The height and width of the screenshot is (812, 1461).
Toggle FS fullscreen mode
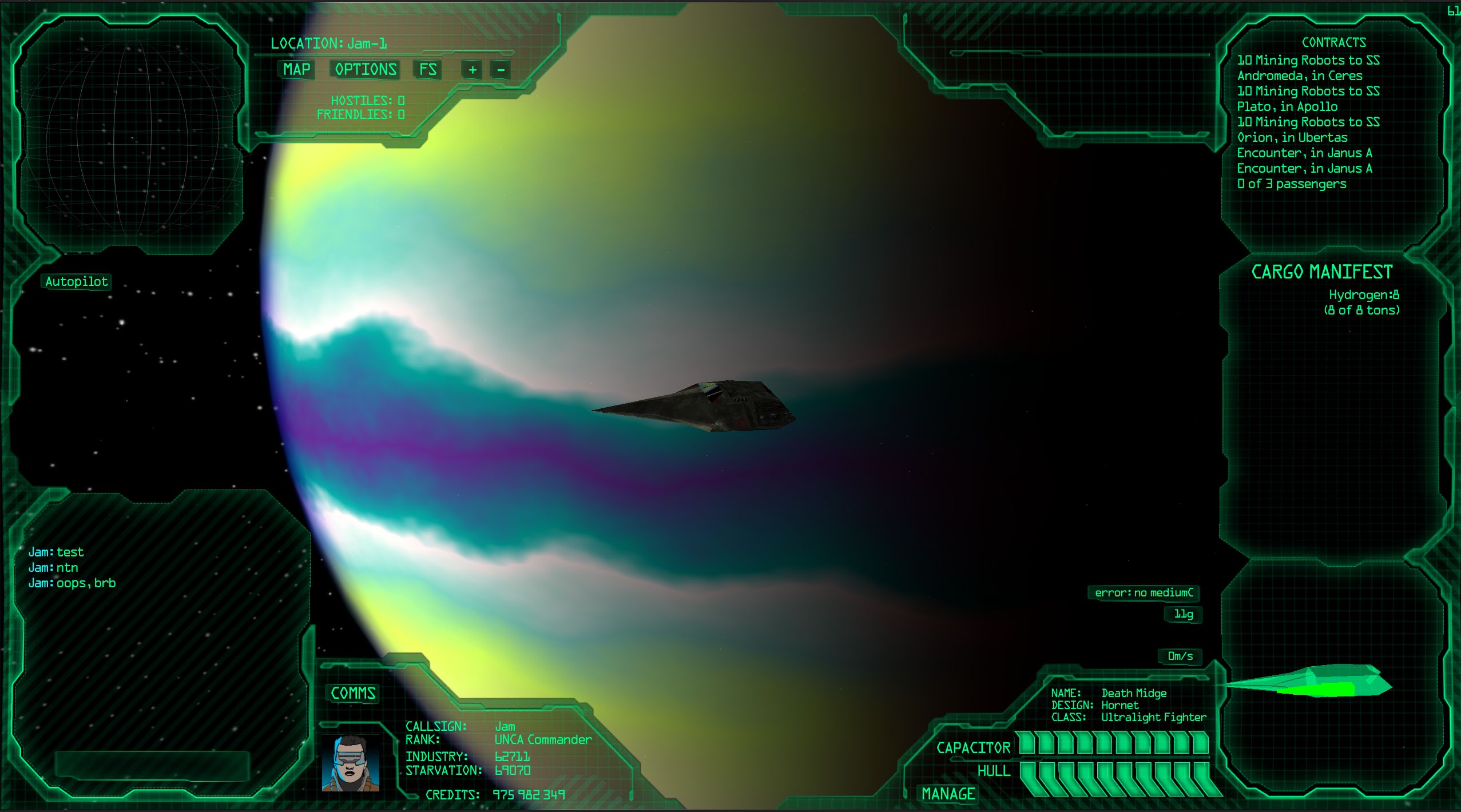tap(427, 70)
